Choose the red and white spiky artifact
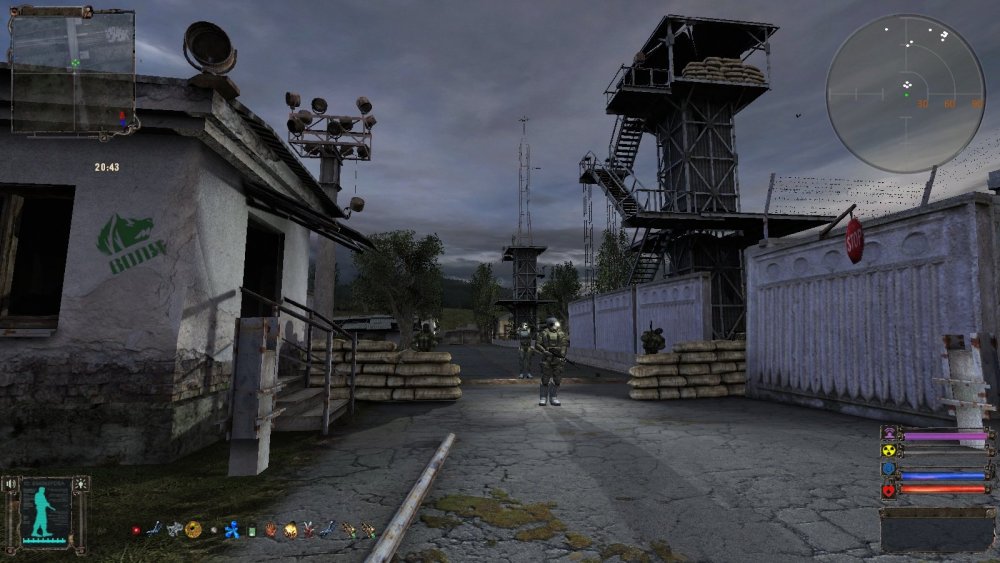The image size is (1000, 563). [309, 530]
